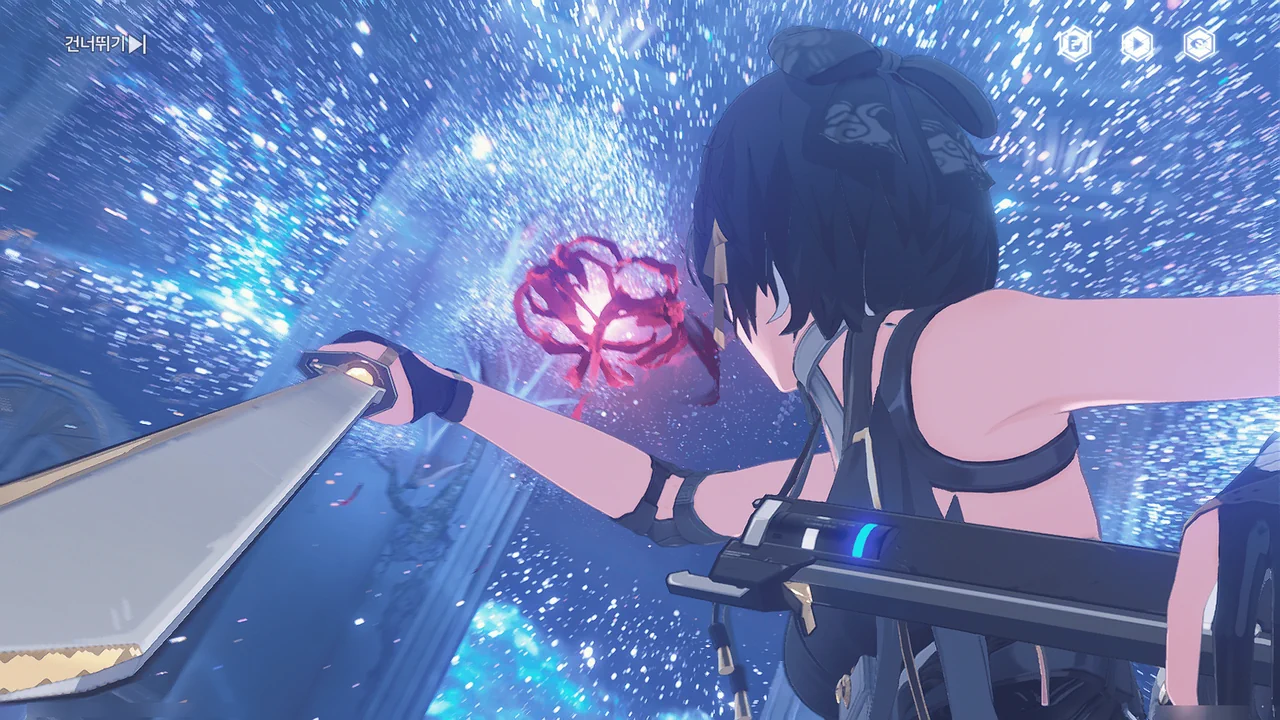Toggle auto-play with the hexagon play icon
The width and height of the screenshot is (1280, 720).
[x=1137, y=44]
